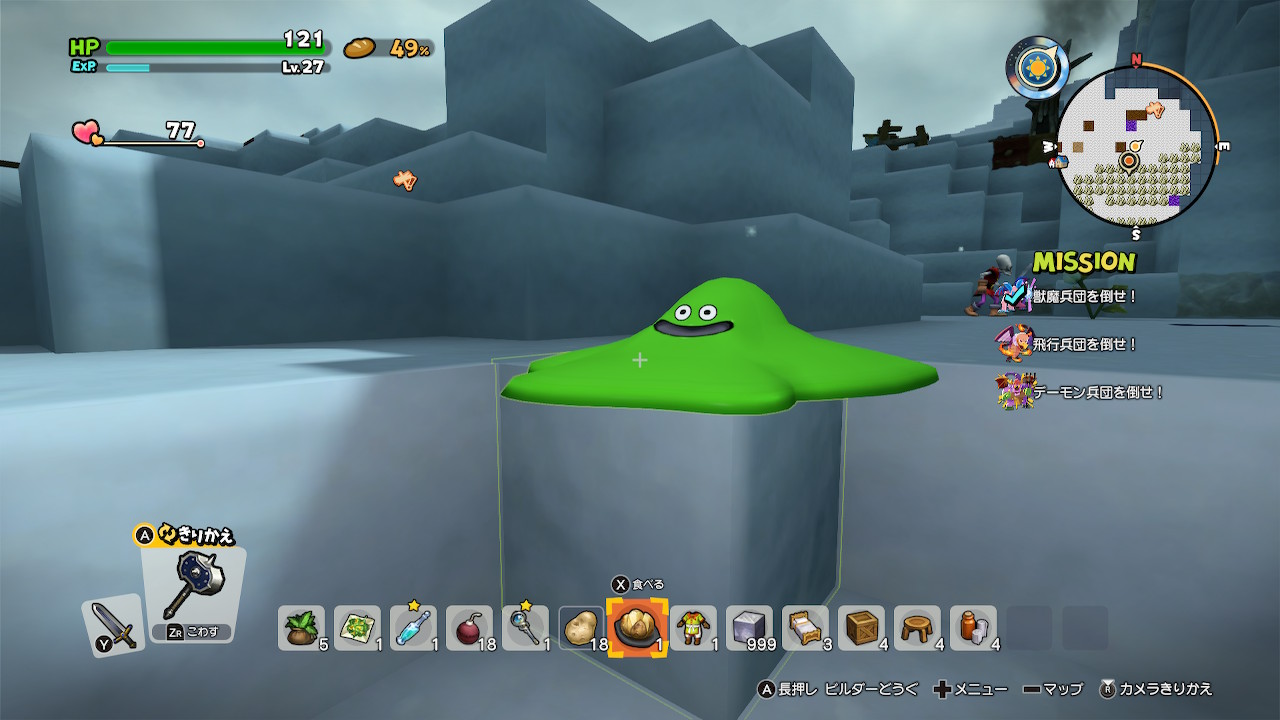The width and height of the screenshot is (1280, 720).
Task: Choose the orange jar item slot
Action: [973, 628]
